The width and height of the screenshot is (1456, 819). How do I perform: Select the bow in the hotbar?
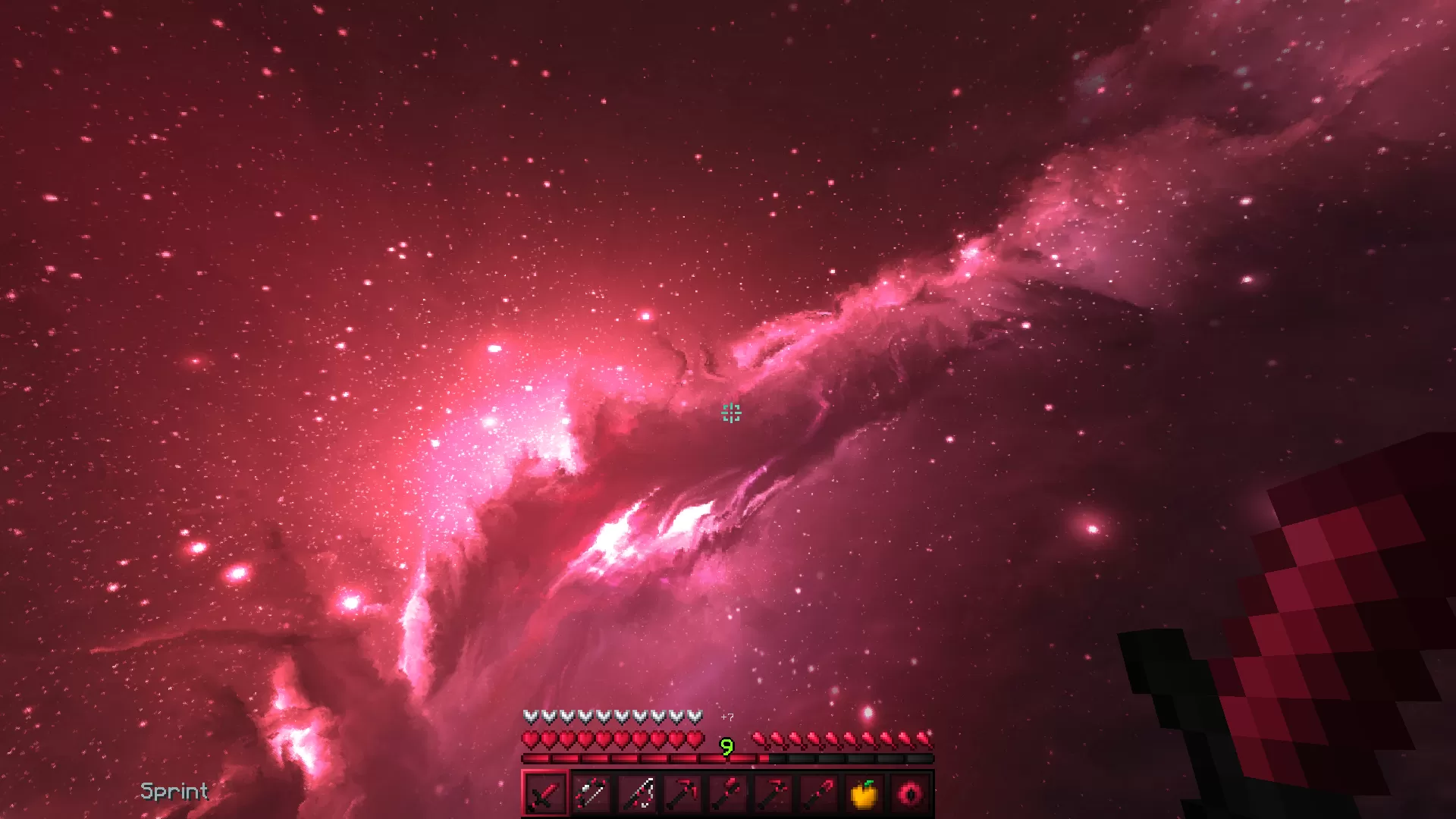click(x=591, y=795)
